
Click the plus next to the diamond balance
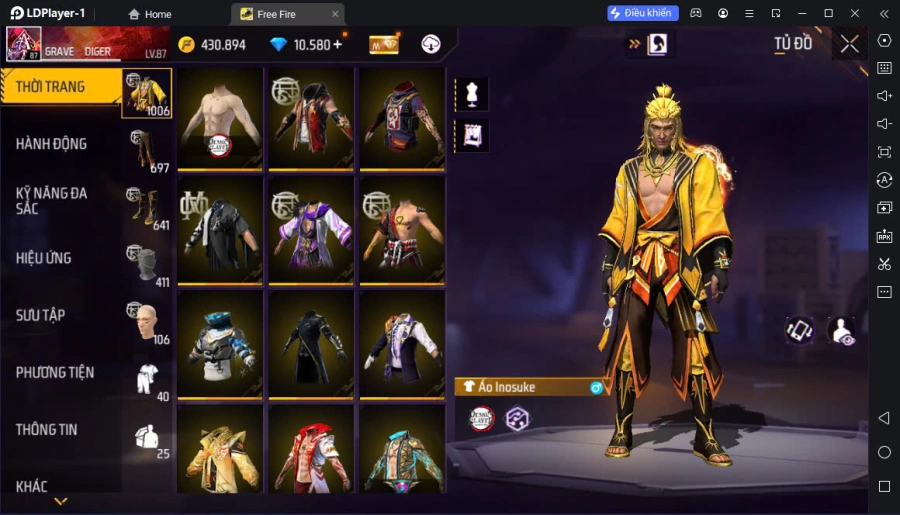(x=337, y=44)
